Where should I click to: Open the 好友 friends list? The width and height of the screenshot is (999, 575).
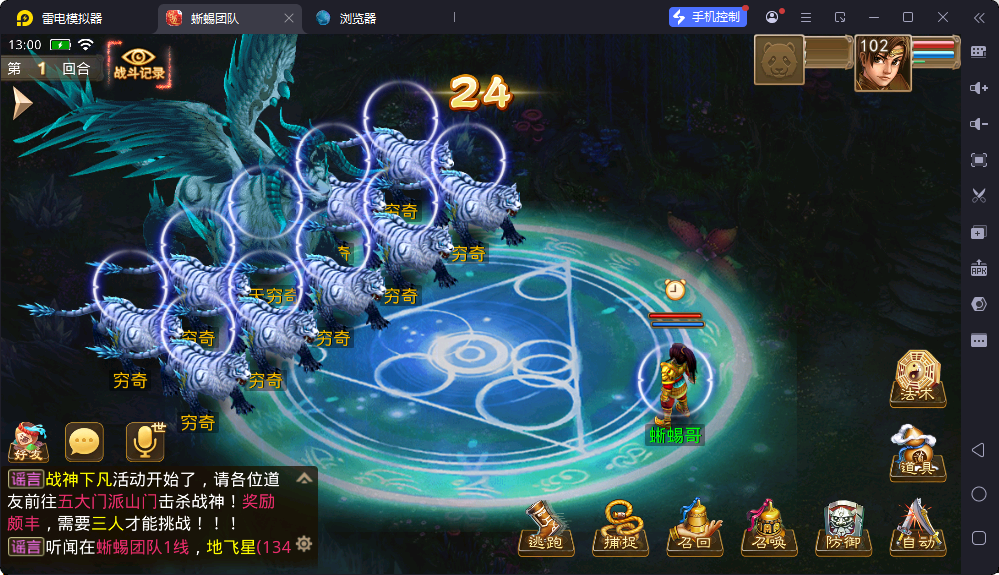[28, 442]
